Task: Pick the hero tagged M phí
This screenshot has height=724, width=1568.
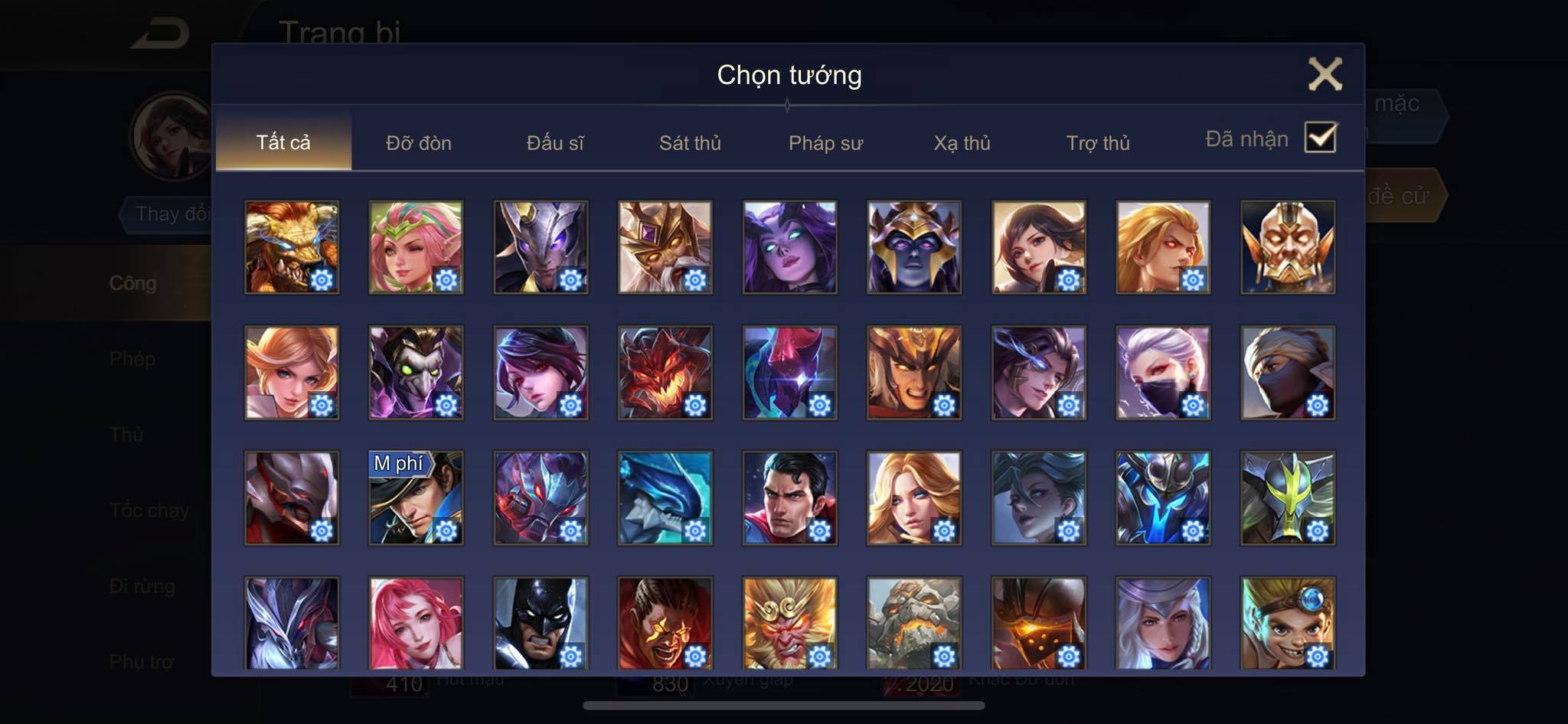Action: pyautogui.click(x=416, y=498)
